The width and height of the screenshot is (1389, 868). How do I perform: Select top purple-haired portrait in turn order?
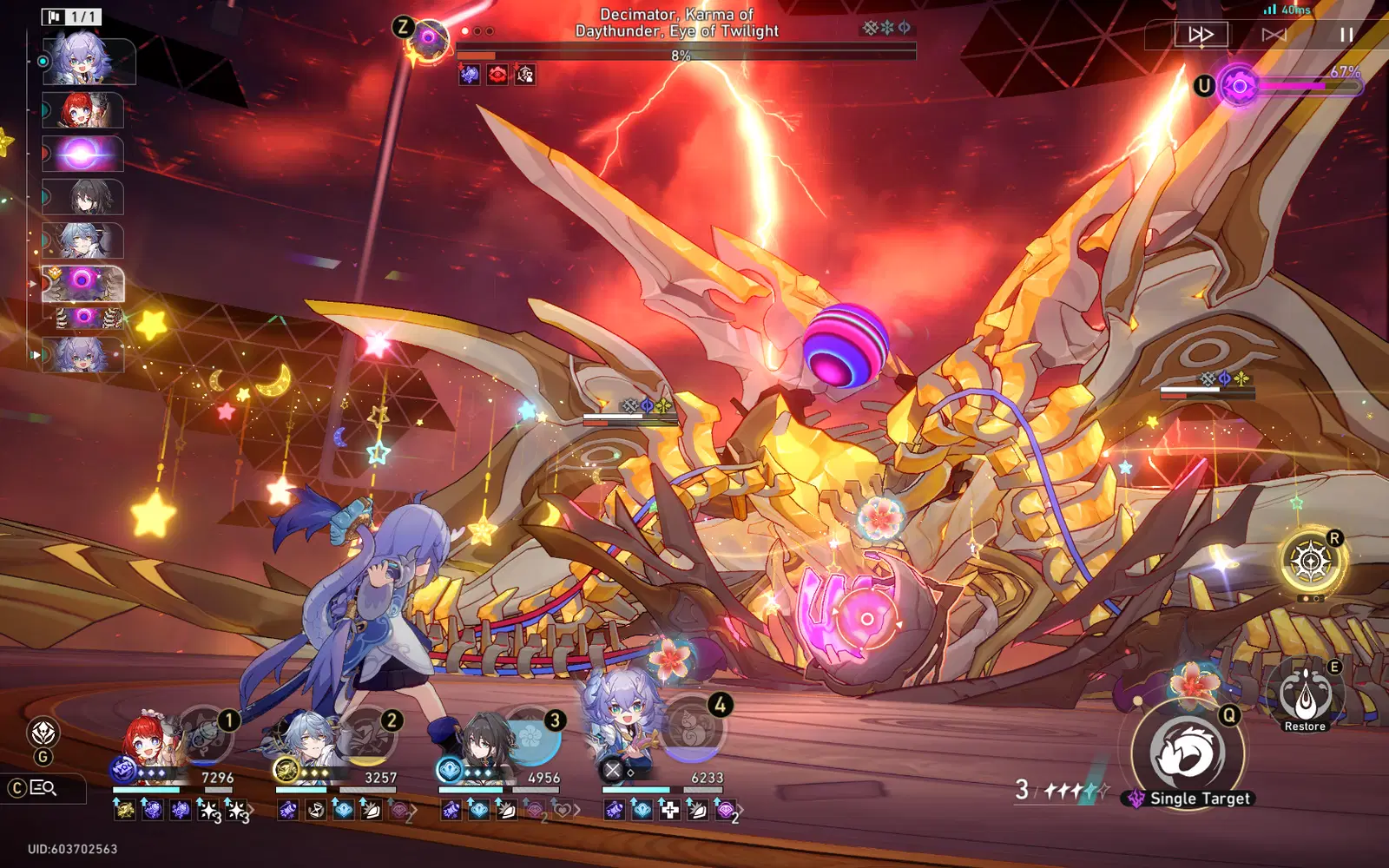pos(88,61)
